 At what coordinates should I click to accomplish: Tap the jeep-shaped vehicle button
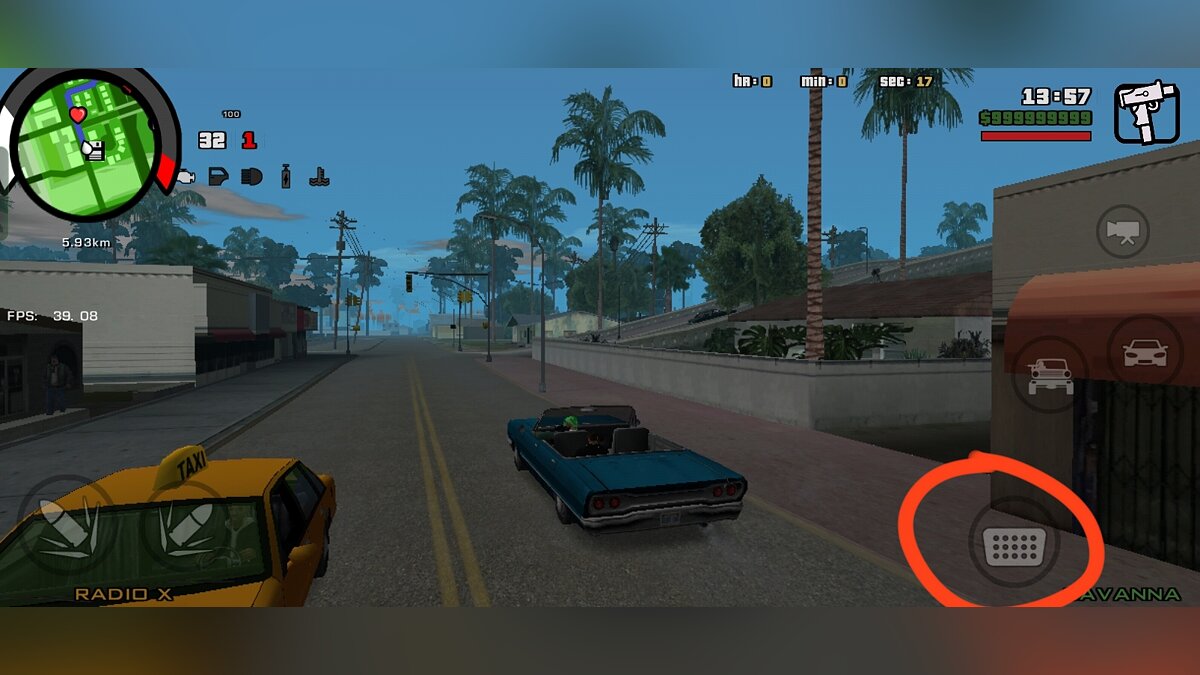click(1049, 374)
